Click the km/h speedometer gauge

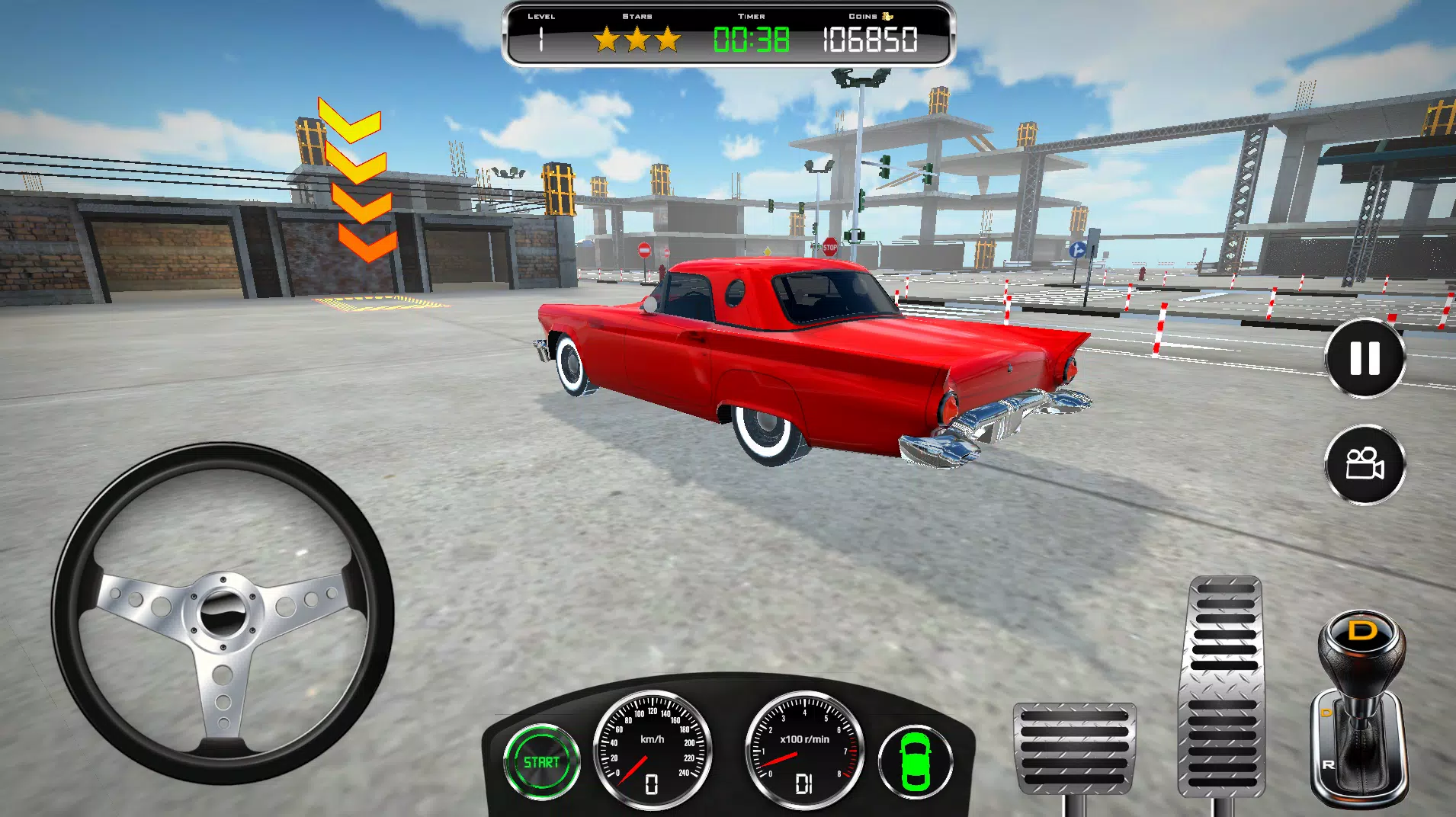(652, 751)
